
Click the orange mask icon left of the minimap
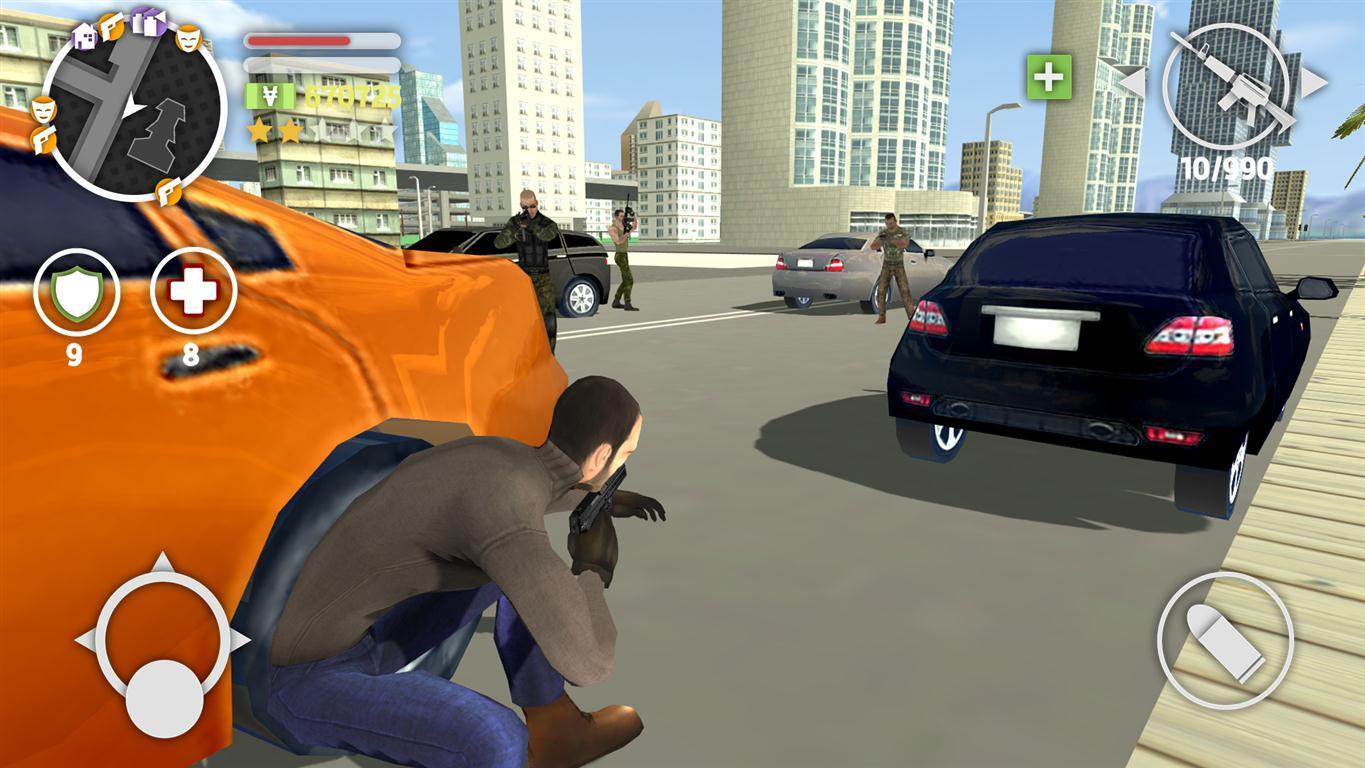(43, 110)
